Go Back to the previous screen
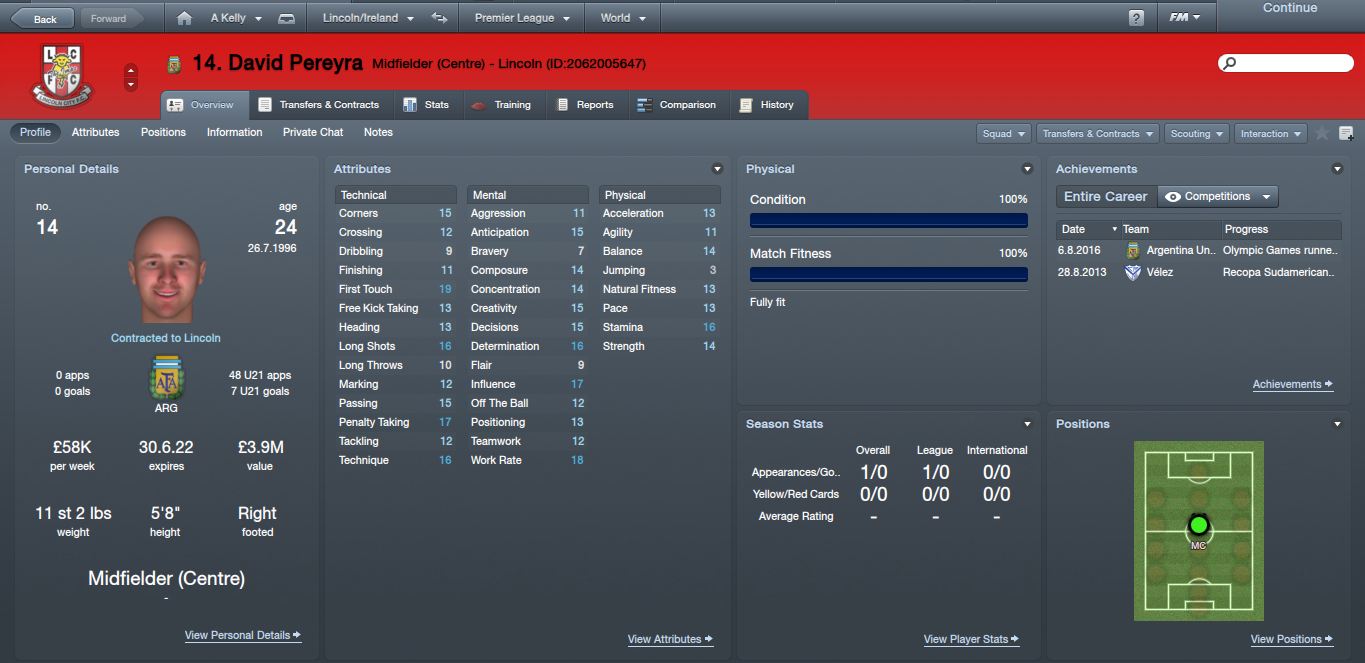Image resolution: width=1365 pixels, height=663 pixels. click(38, 18)
